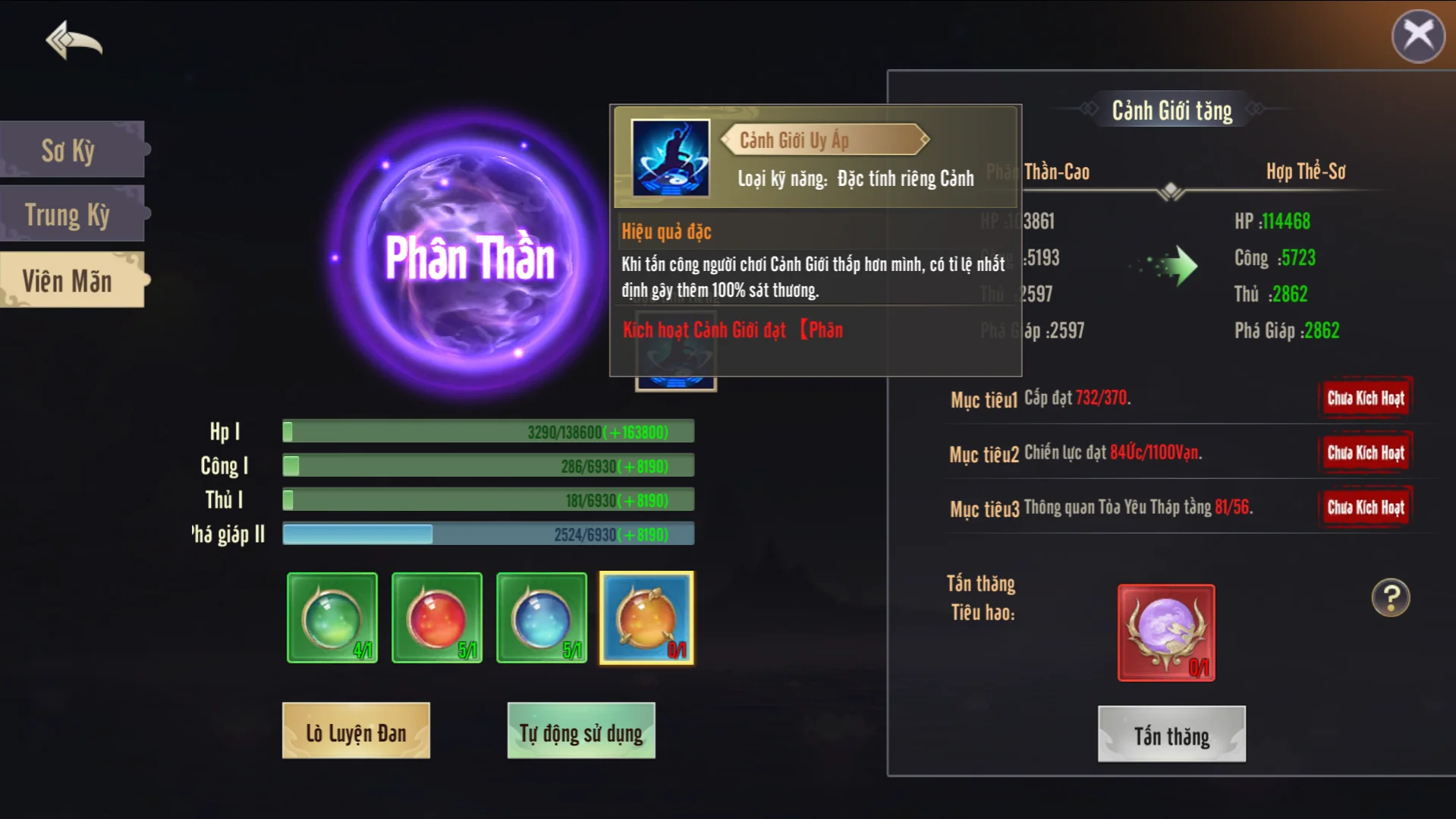The image size is (1456, 819).
Task: Select the green pill slot
Action: 332,618
